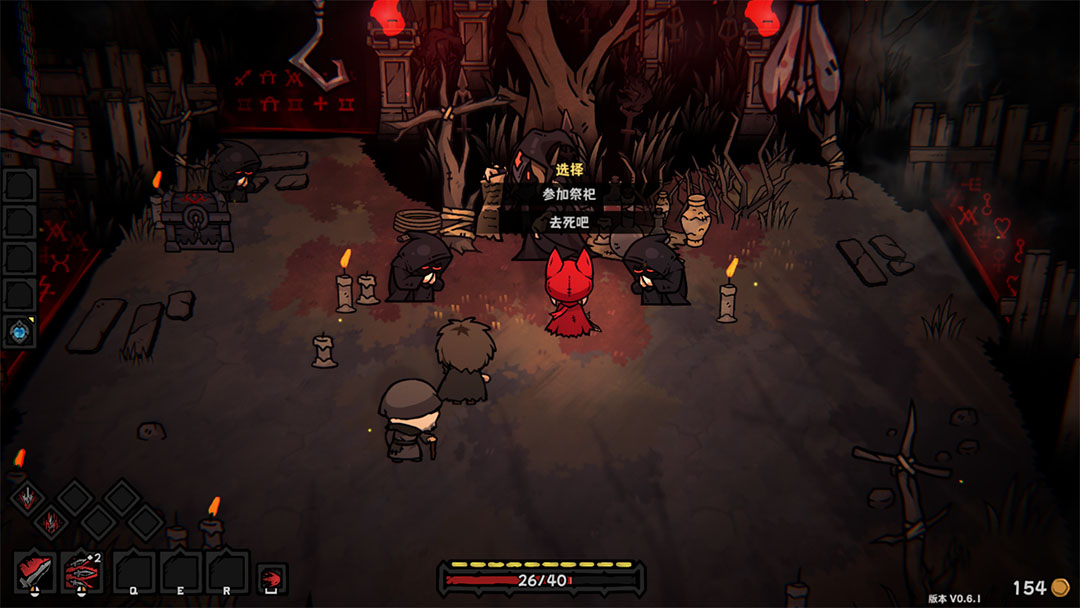Activate the red dash ability icon
The width and height of the screenshot is (1080, 608).
pos(272,578)
